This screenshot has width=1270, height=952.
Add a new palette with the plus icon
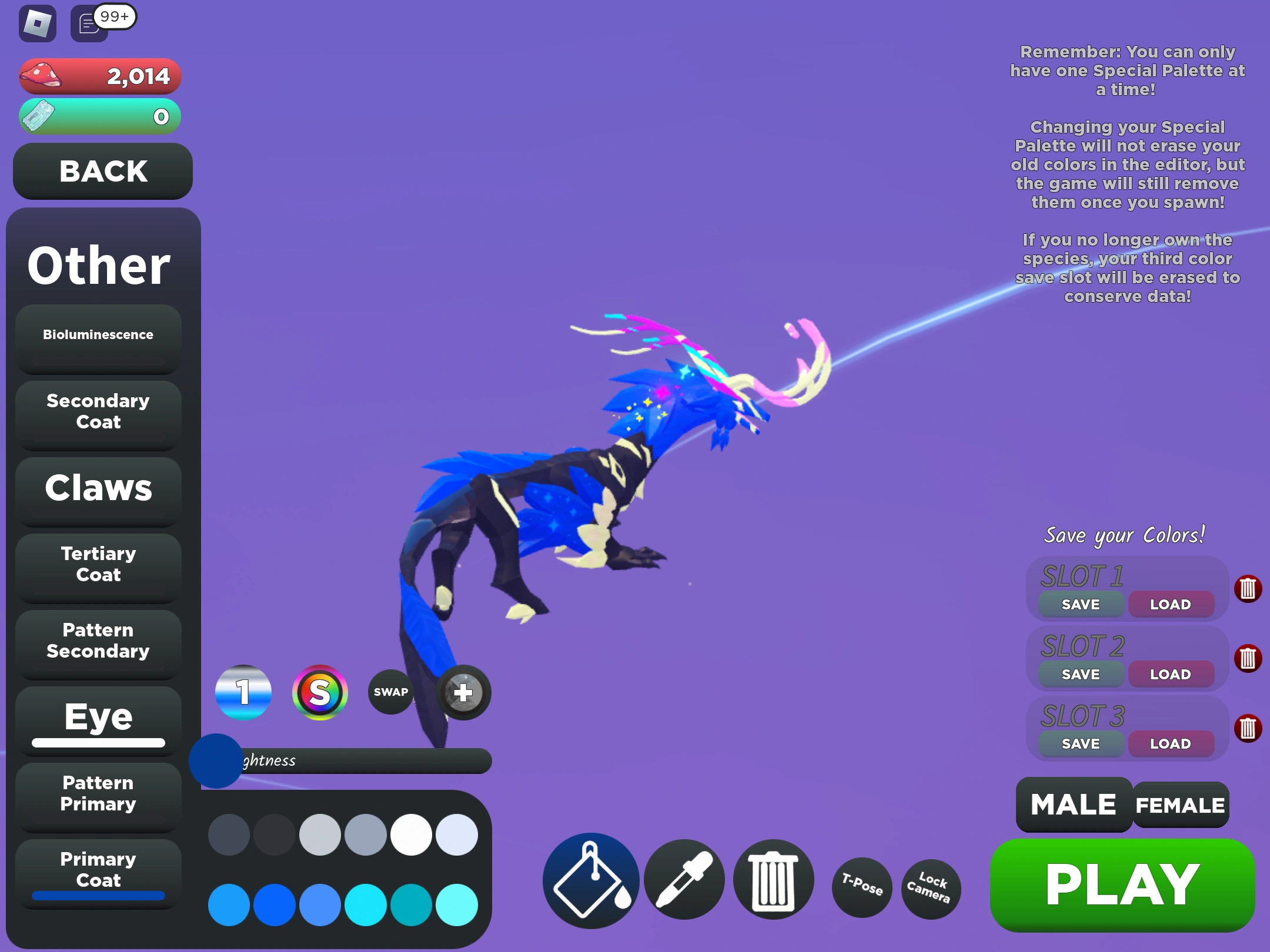[464, 693]
